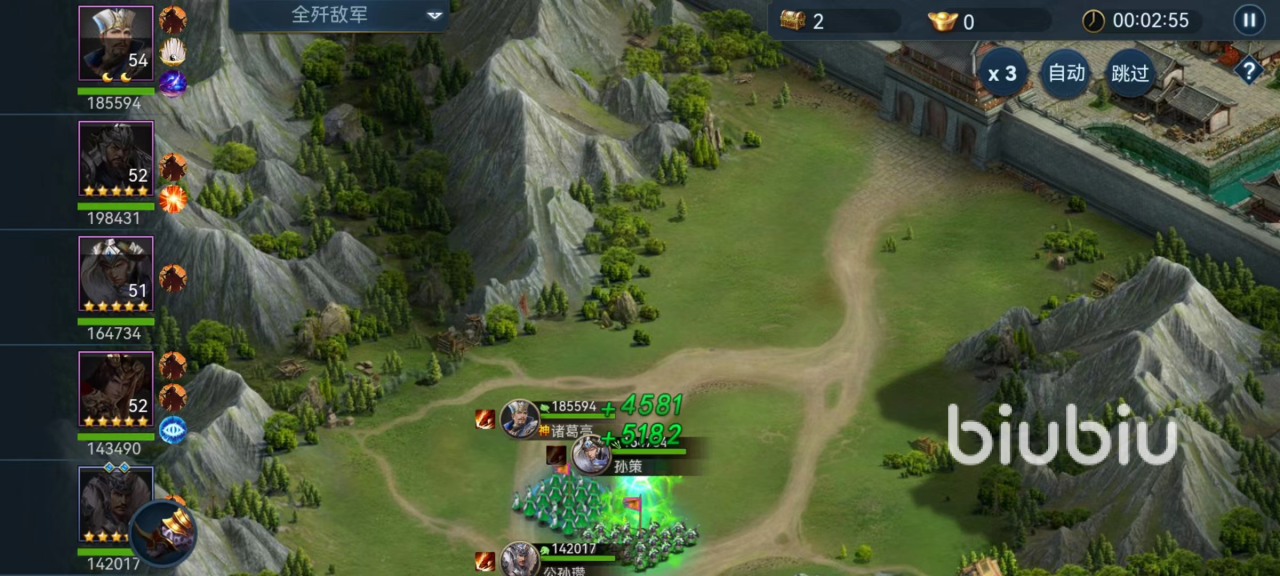Click the purple orb status icon
The image size is (1280, 576).
(x=173, y=84)
